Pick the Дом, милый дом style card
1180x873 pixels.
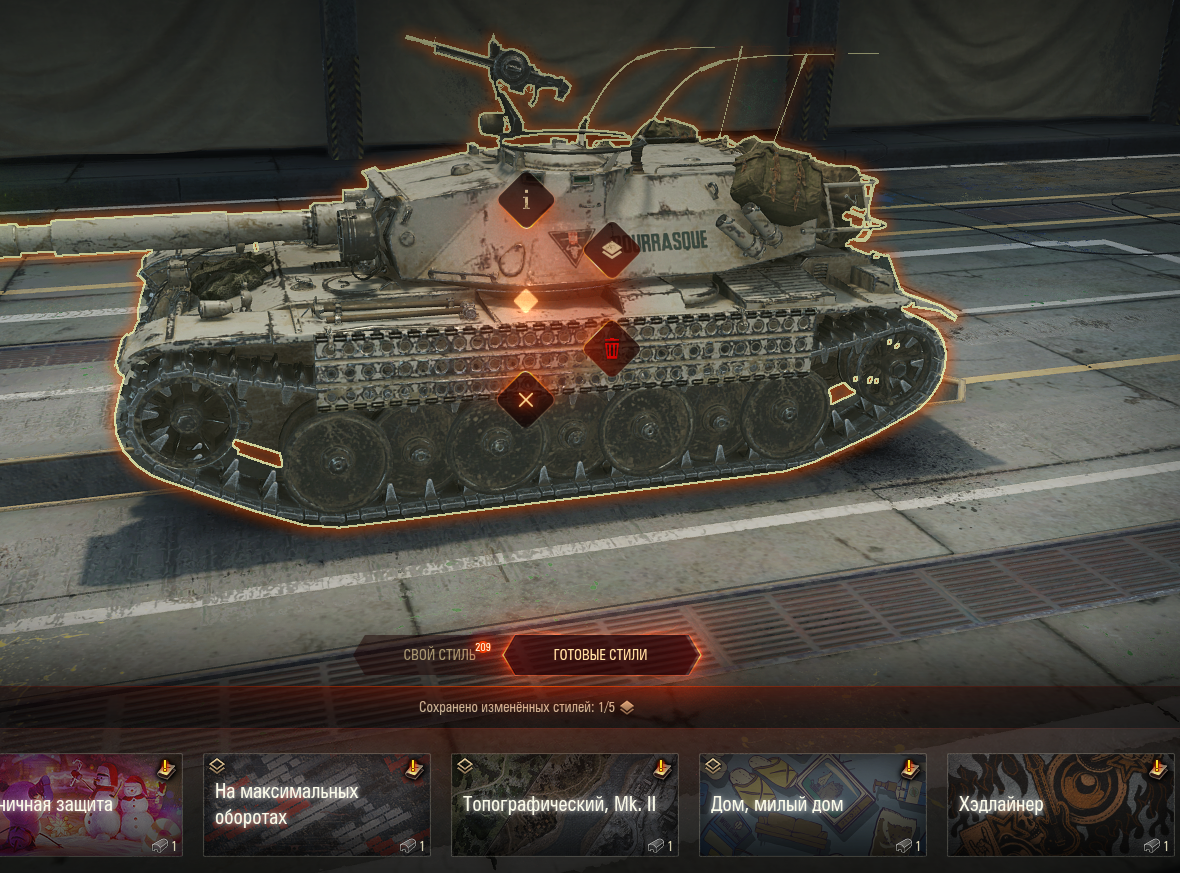[x=812, y=805]
